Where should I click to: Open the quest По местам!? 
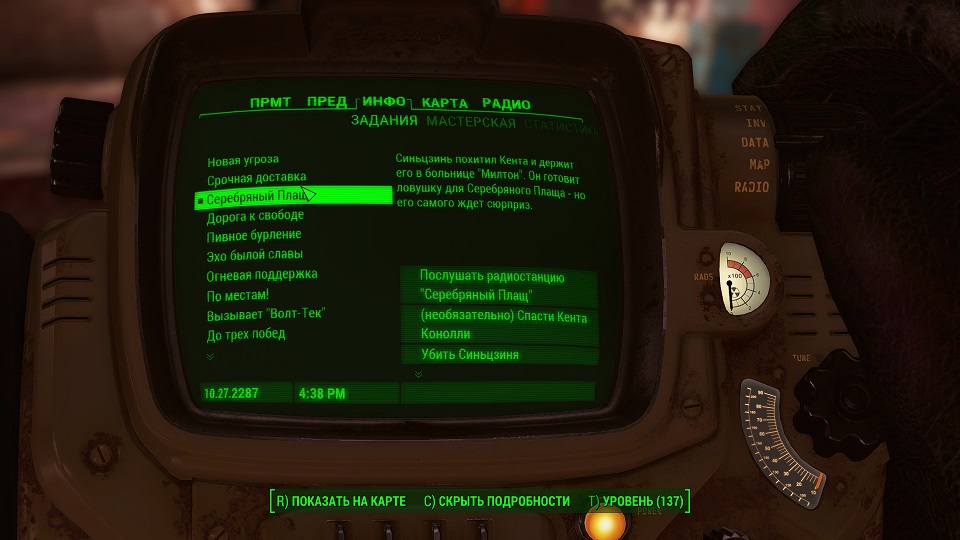point(238,294)
